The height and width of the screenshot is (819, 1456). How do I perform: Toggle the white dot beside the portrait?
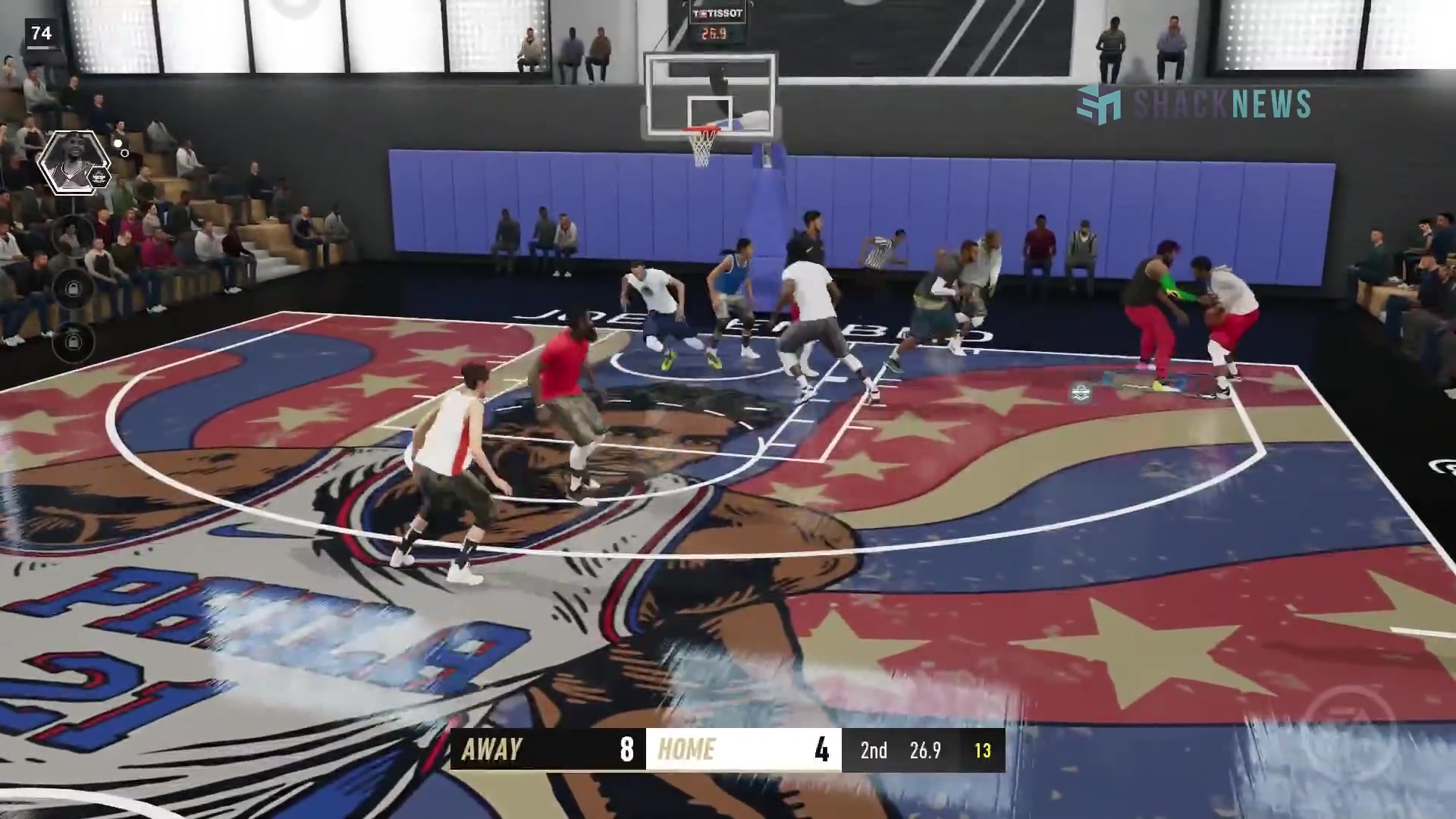[x=118, y=144]
